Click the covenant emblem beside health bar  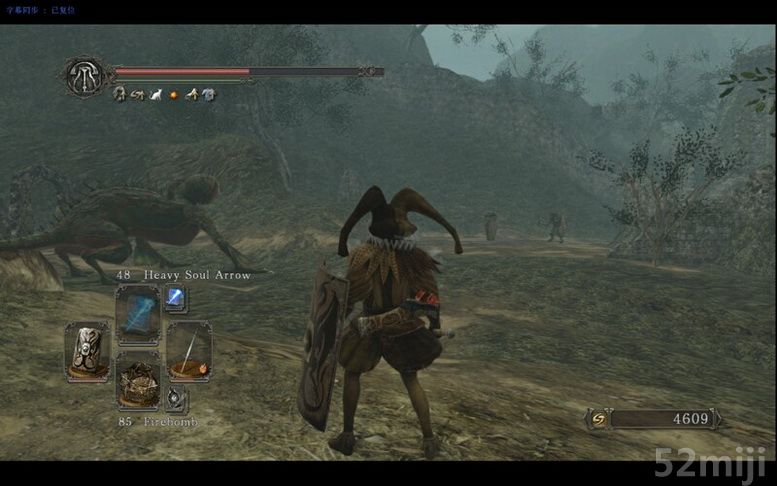tap(84, 75)
